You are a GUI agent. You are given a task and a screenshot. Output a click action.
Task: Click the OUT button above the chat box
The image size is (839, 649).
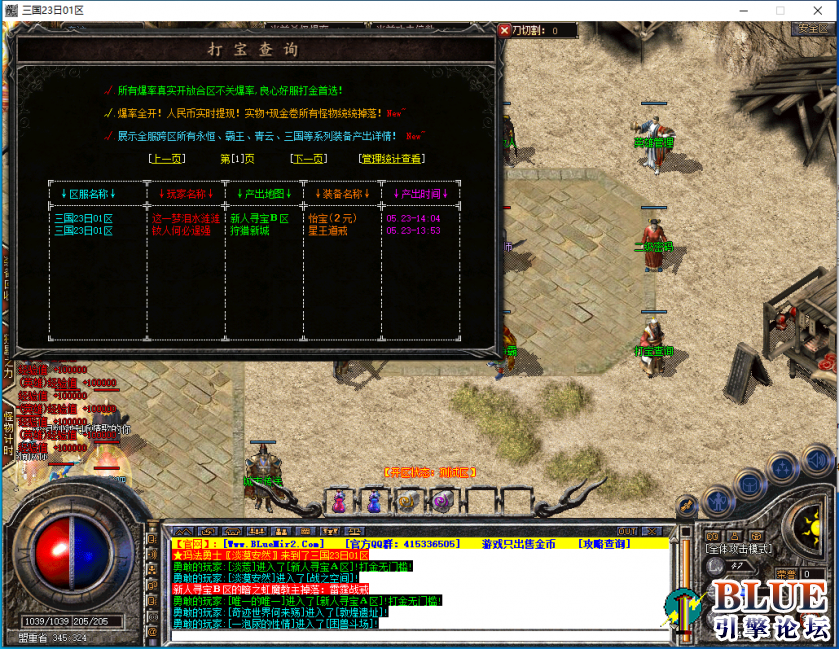click(627, 531)
